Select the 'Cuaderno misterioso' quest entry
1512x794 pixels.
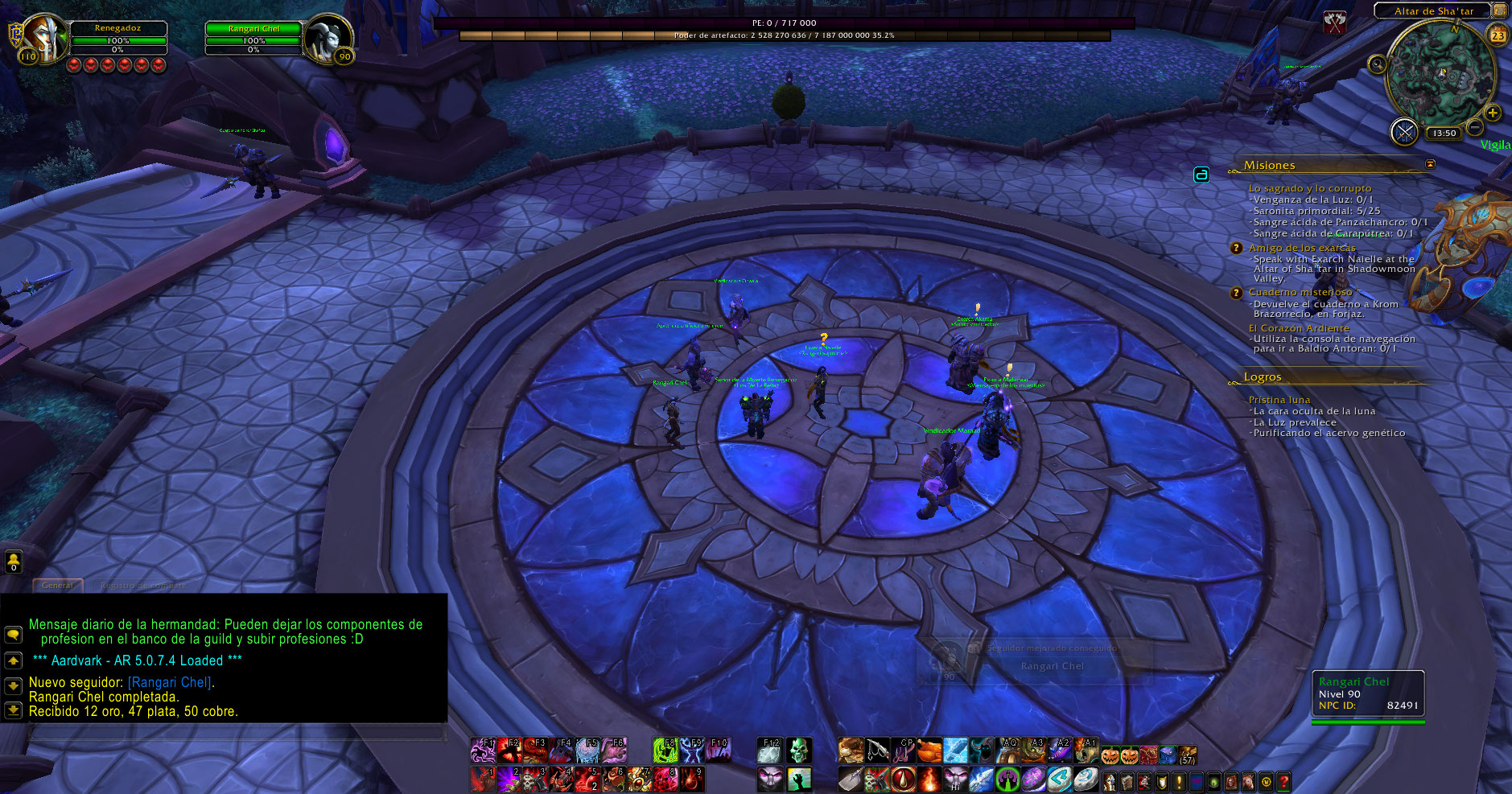(1300, 292)
